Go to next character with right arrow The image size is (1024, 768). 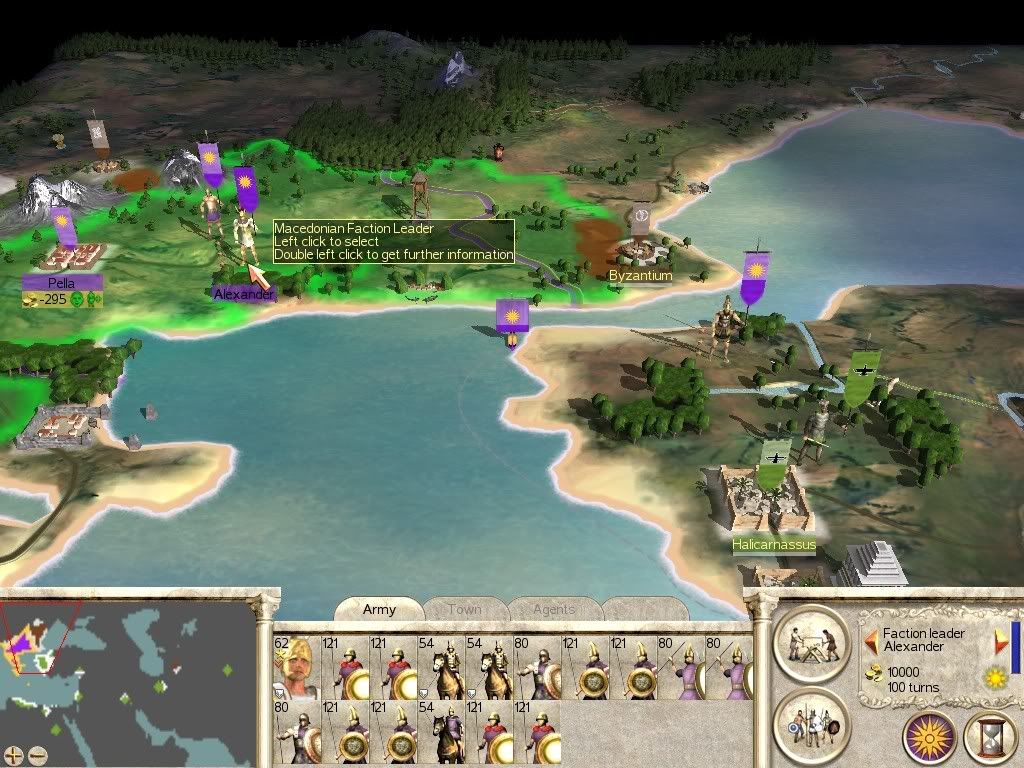point(998,641)
